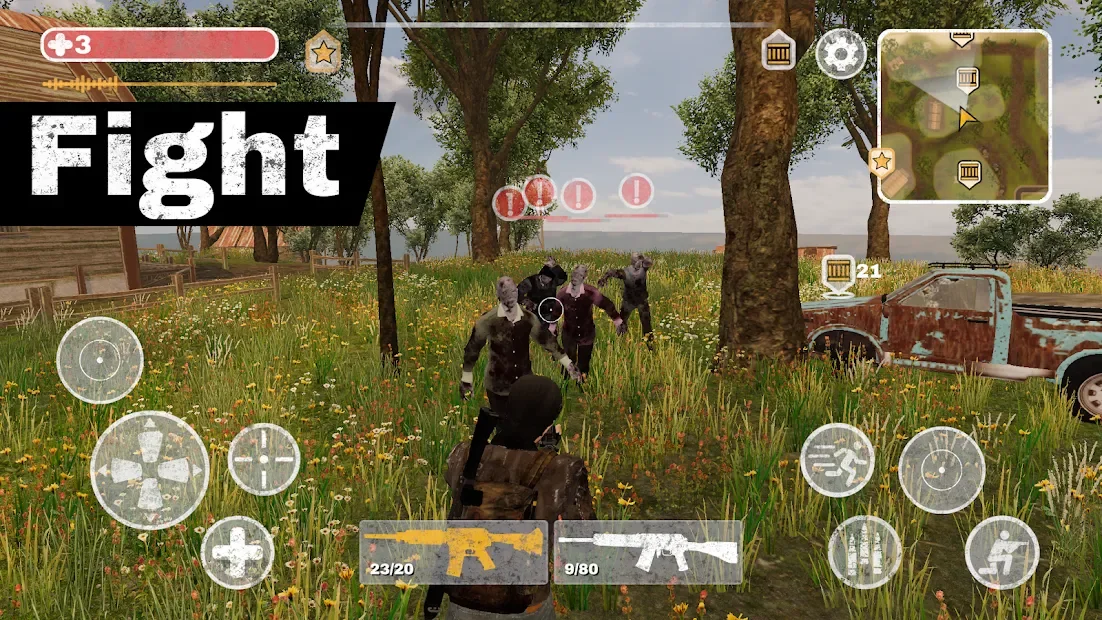Fire using the button beside the sprint icon
The image size is (1102, 620).
[x=941, y=470]
